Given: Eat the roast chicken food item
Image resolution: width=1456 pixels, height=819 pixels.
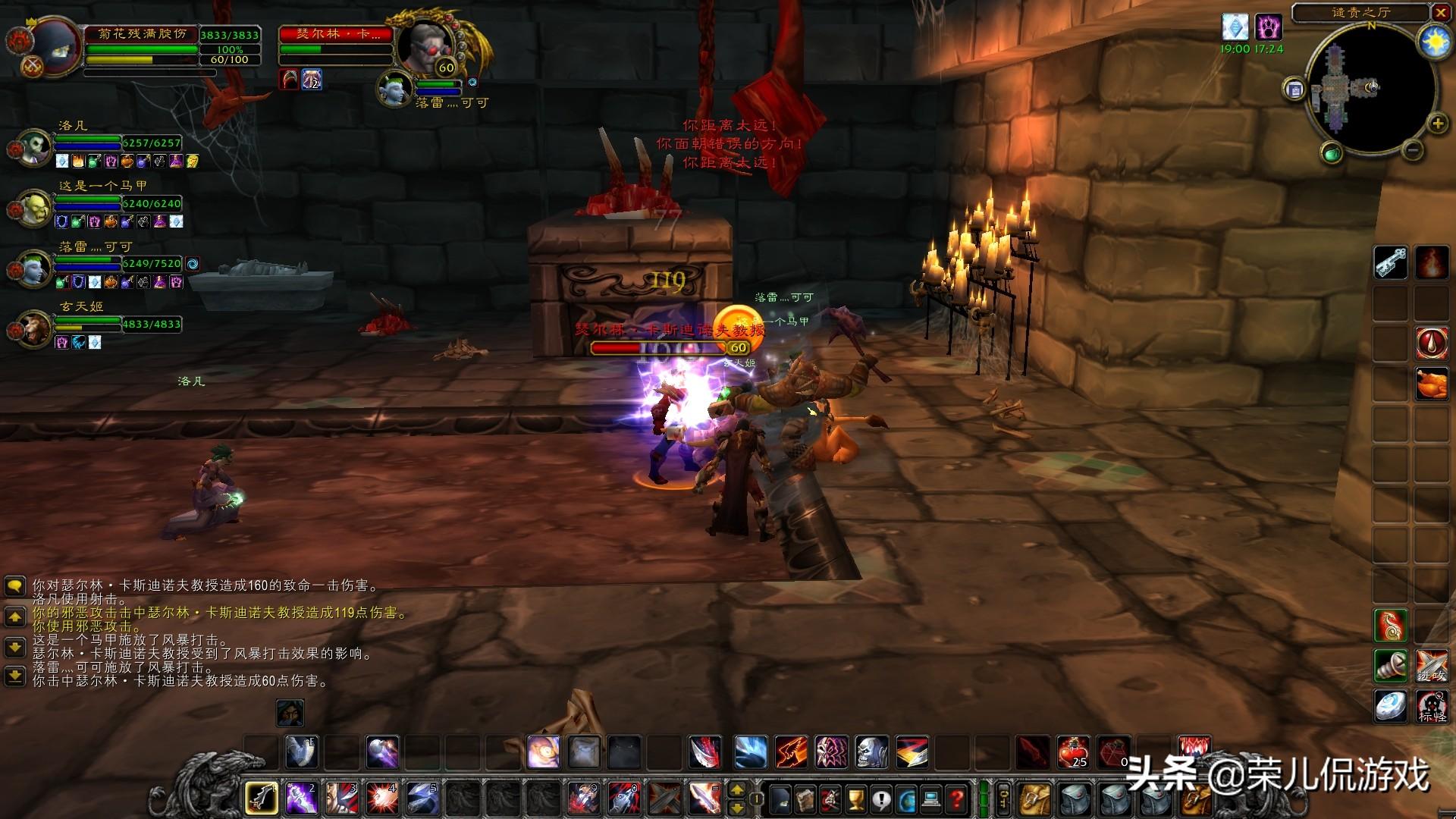Looking at the screenshot, I should [1431, 382].
